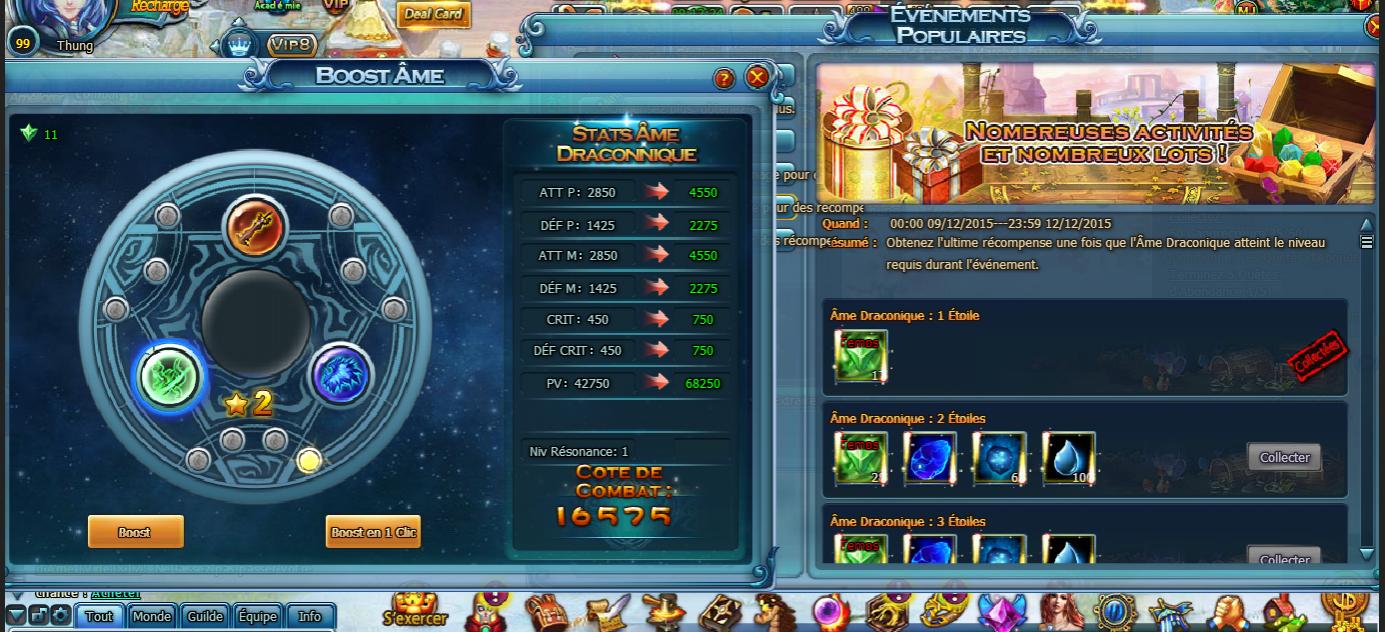Select the Équipe chat tab
The image size is (1385, 632).
coord(258,616)
